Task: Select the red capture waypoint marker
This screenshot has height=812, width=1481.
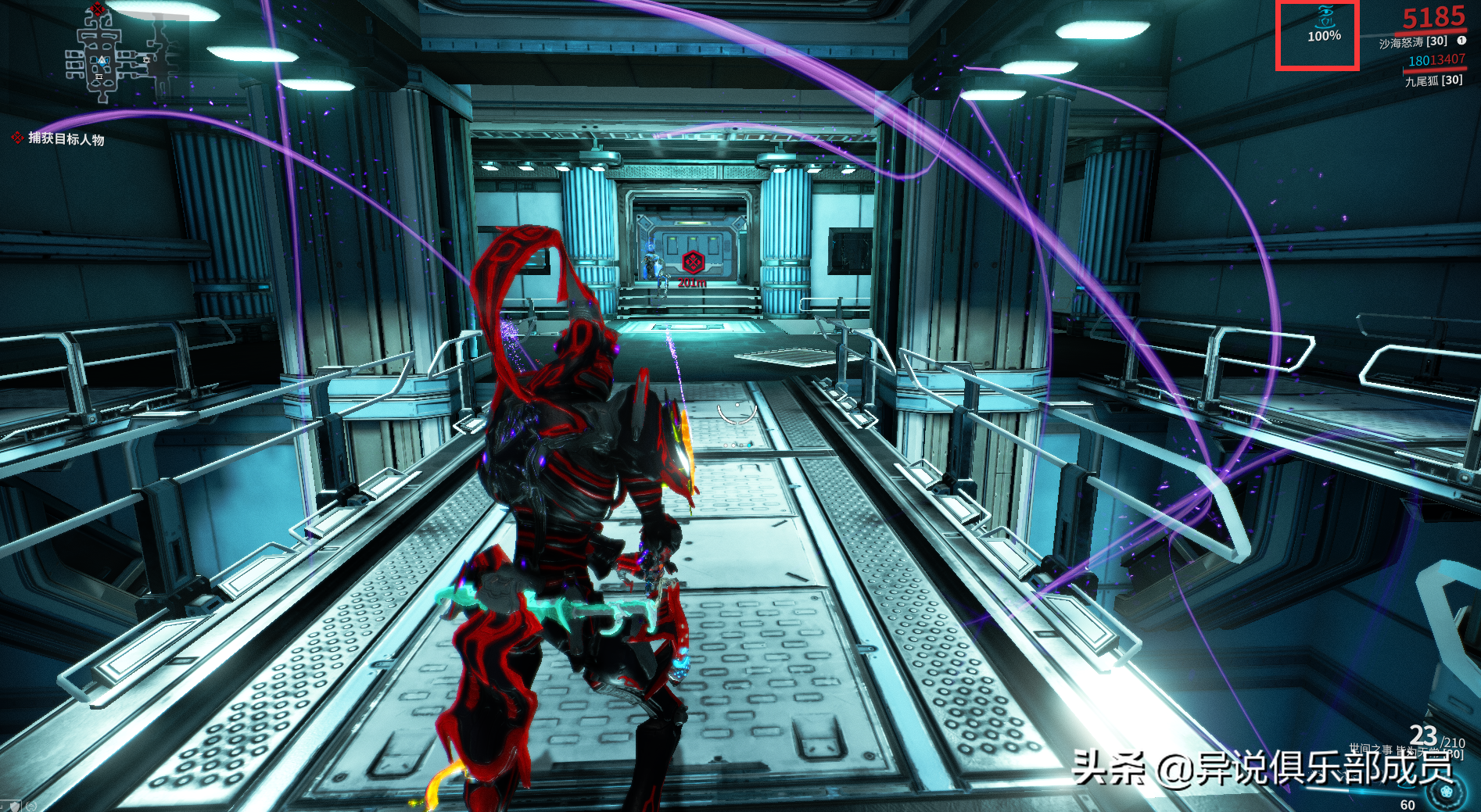Action: click(x=693, y=263)
